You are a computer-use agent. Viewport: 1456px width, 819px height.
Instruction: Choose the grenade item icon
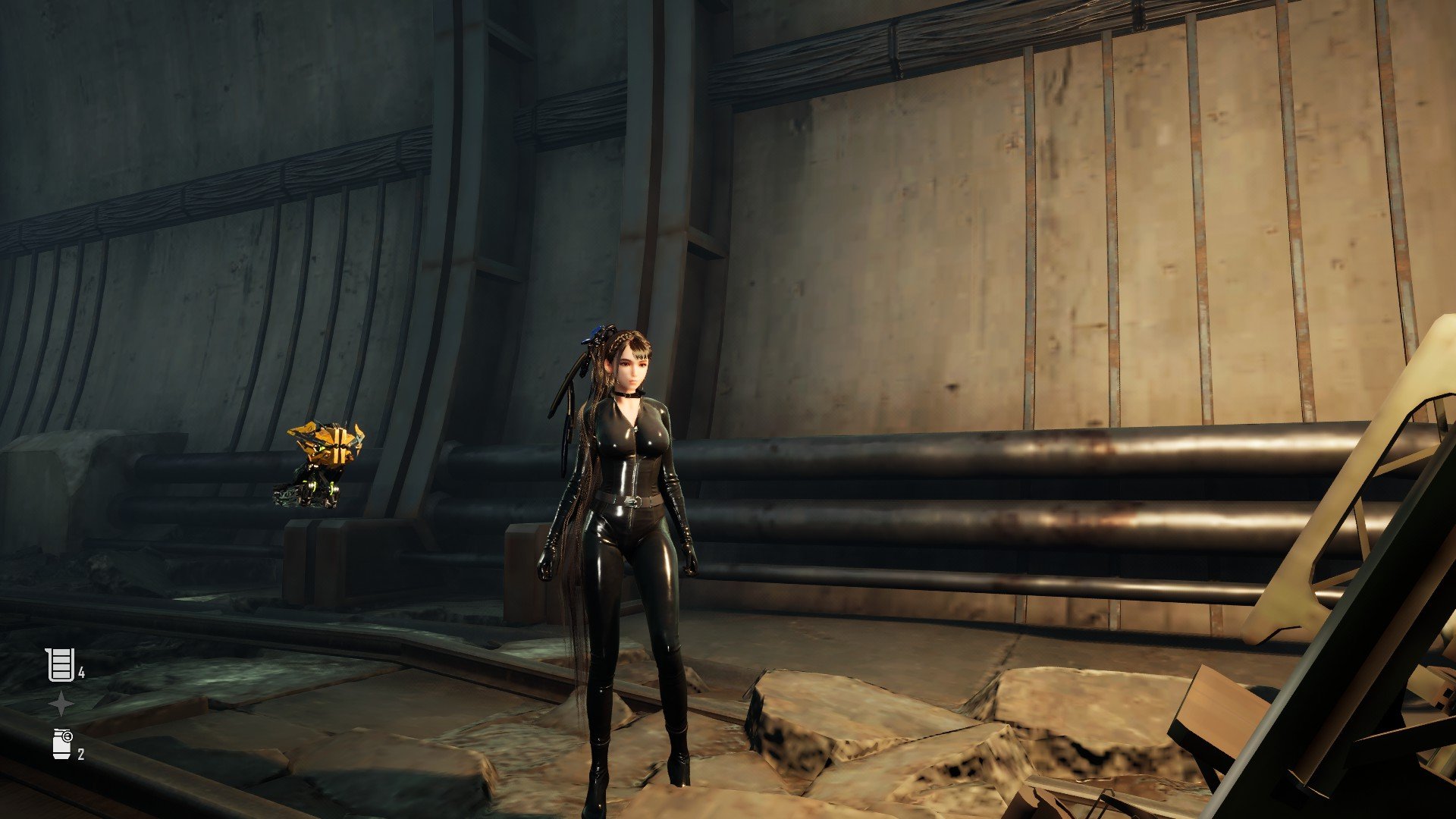(x=62, y=743)
